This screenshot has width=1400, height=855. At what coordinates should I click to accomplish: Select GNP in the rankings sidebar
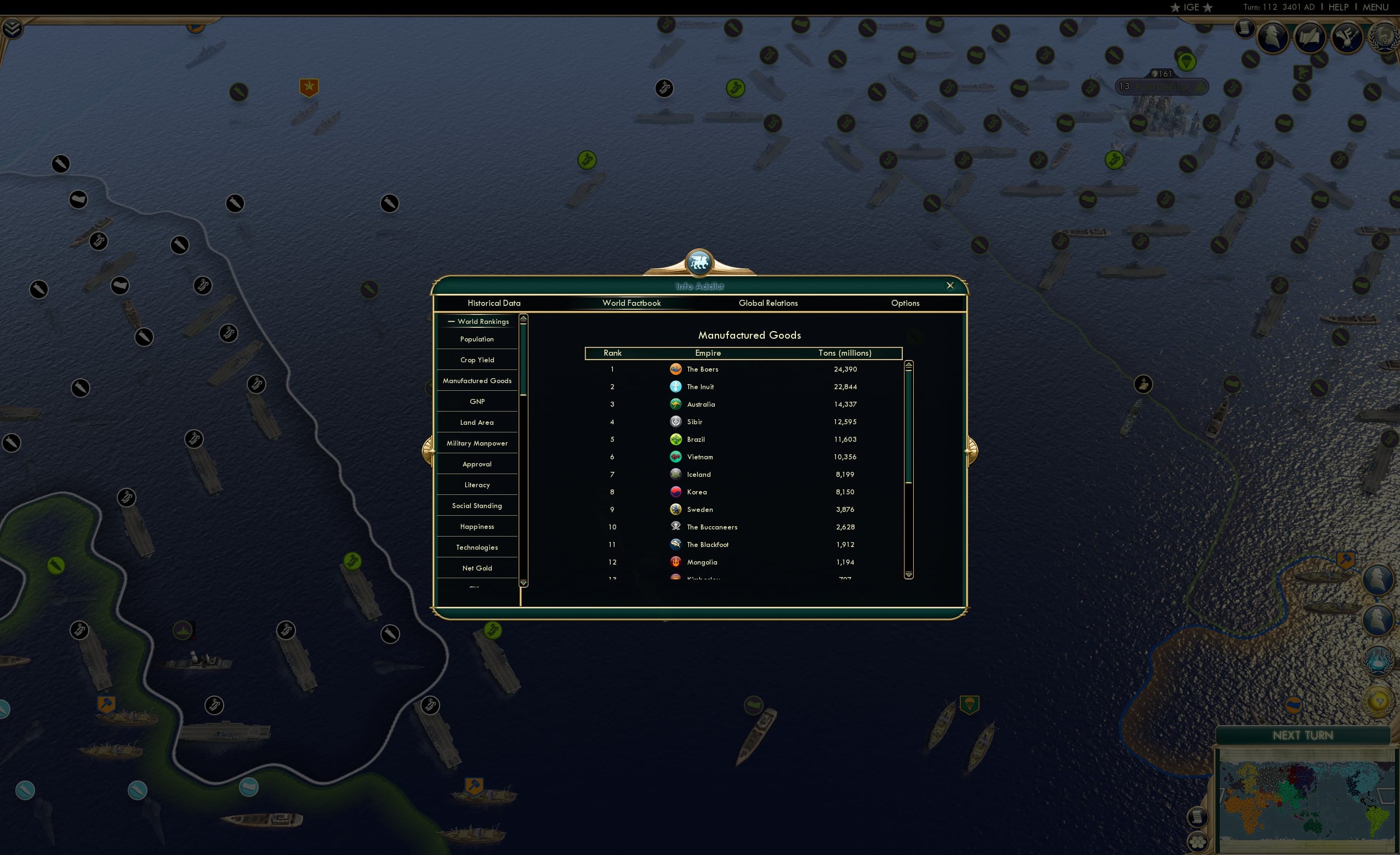click(x=477, y=401)
